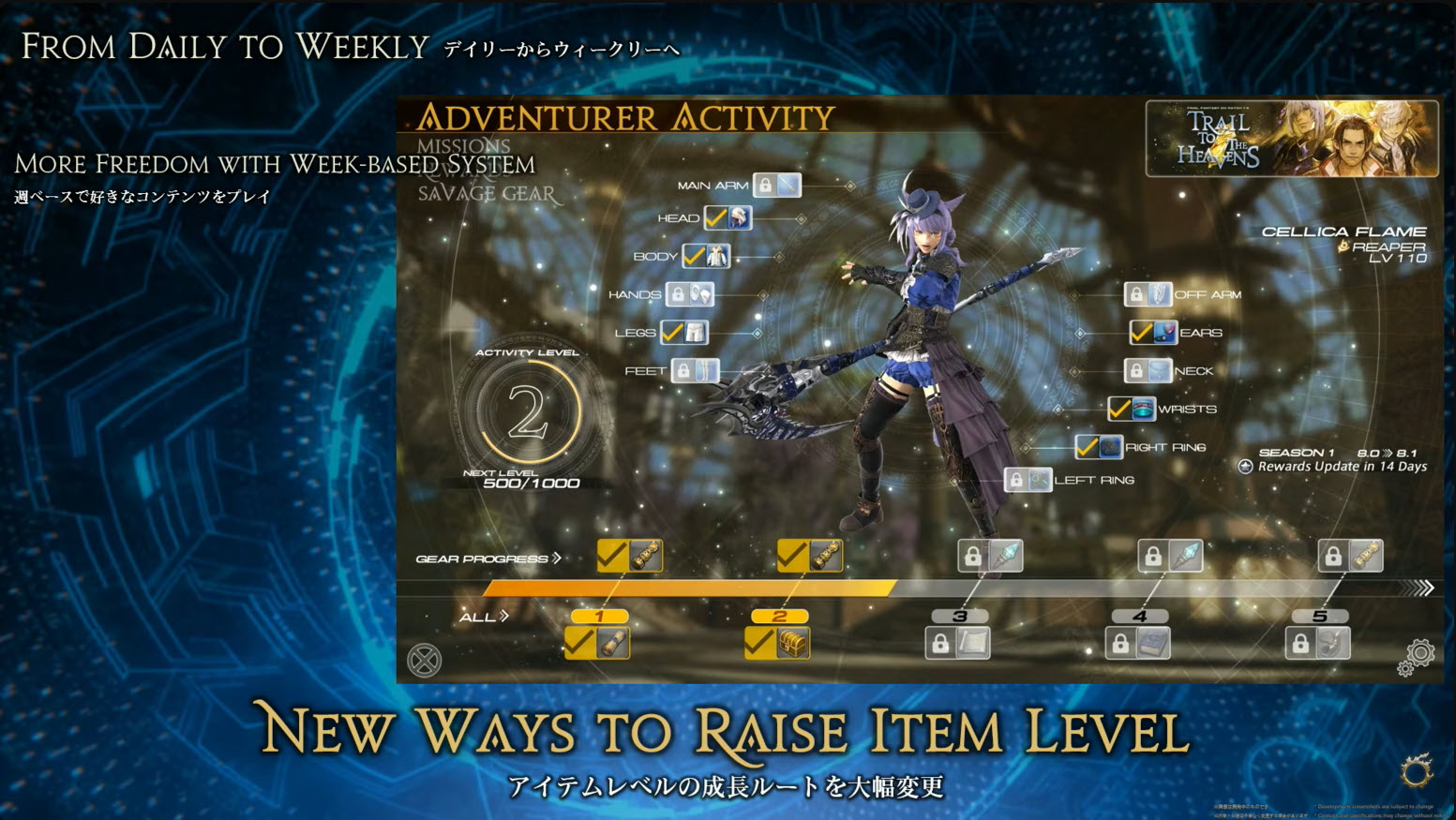Pick the locked Feet gear slot
Viewport: 1456px width, 820px height.
[695, 371]
